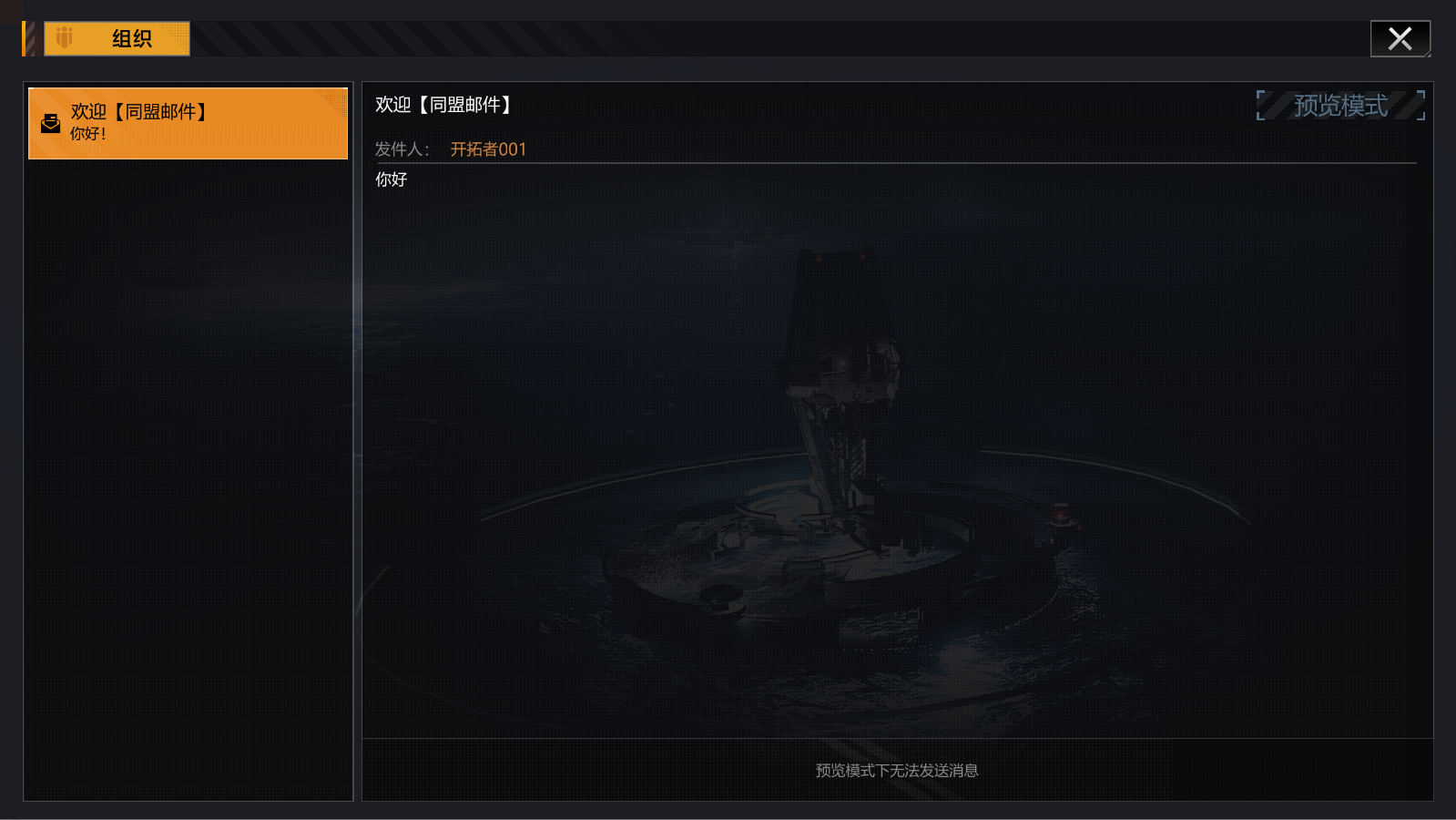Click the message body text 你好
The height and width of the screenshot is (820, 1456).
(392, 179)
